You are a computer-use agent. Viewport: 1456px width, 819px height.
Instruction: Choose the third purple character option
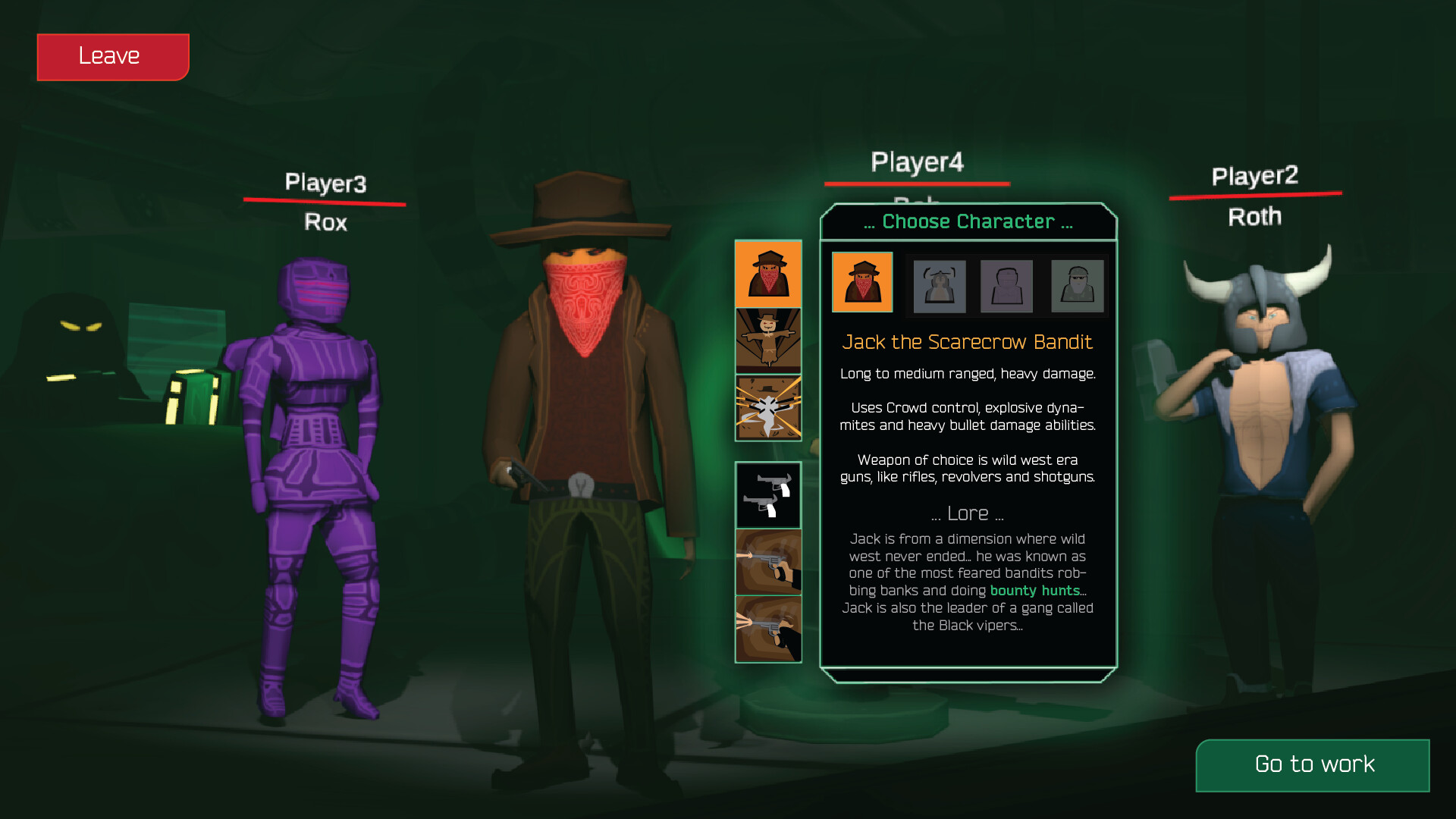coord(1006,286)
